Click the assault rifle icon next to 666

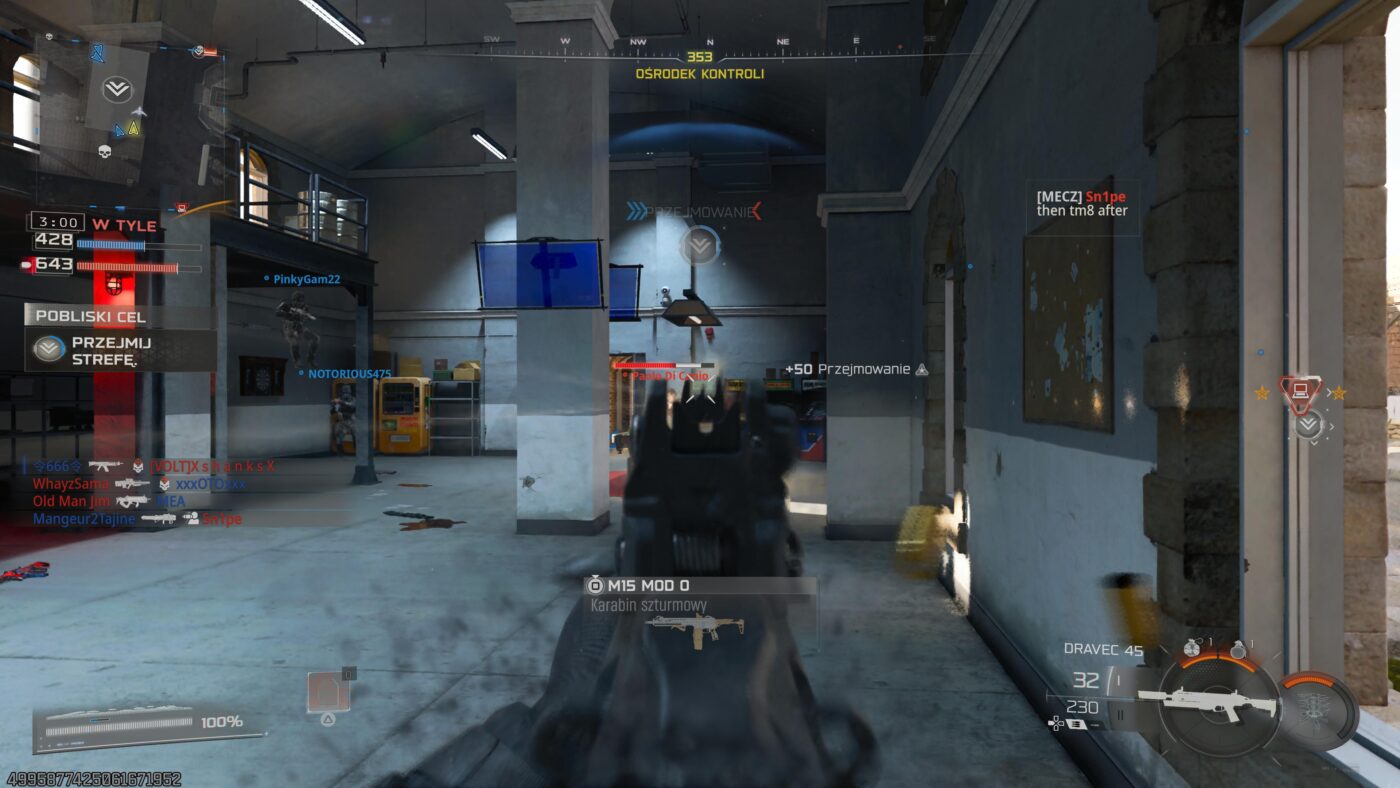106,466
